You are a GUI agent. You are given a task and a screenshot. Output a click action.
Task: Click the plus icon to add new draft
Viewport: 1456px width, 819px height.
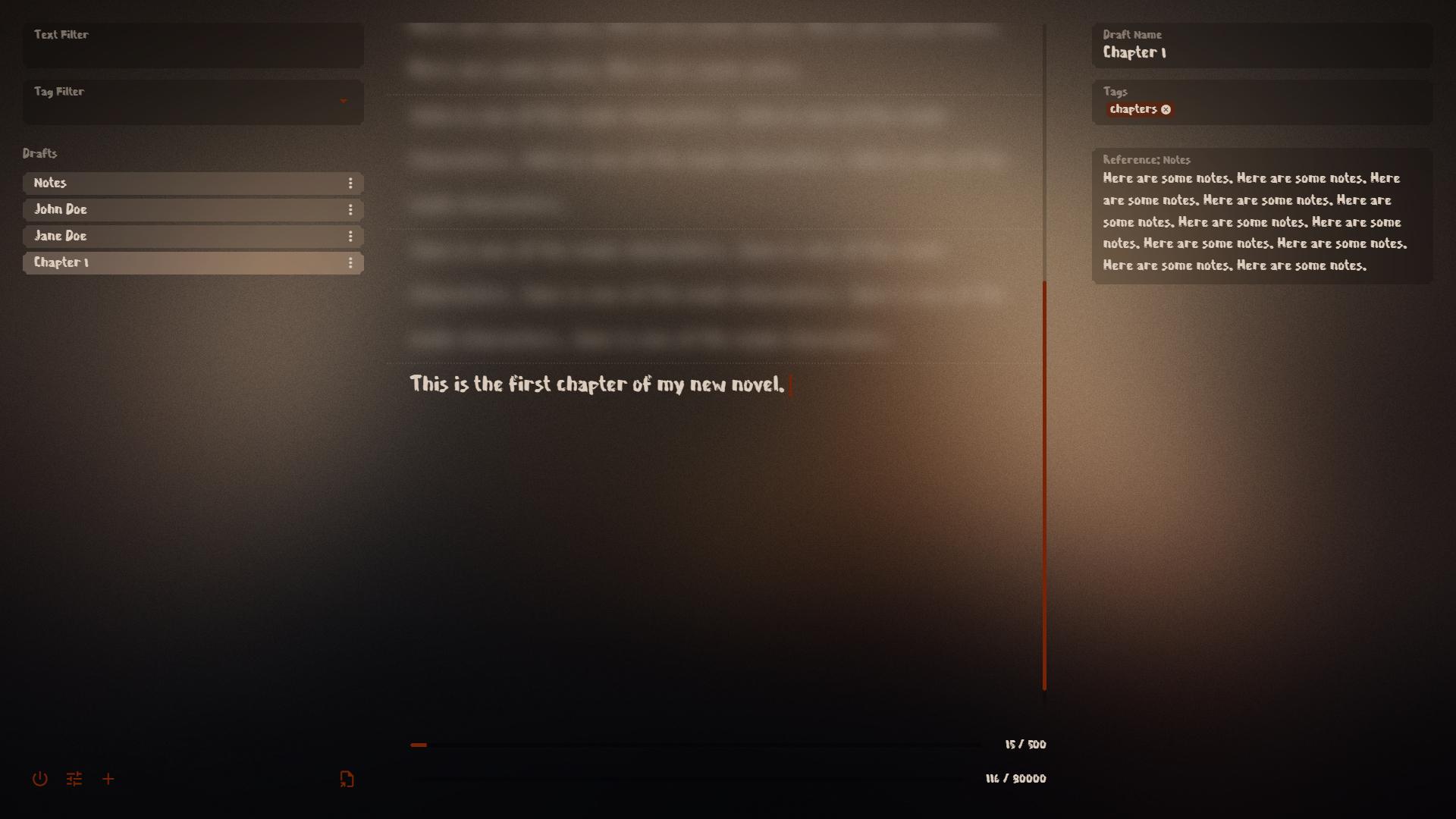[108, 779]
